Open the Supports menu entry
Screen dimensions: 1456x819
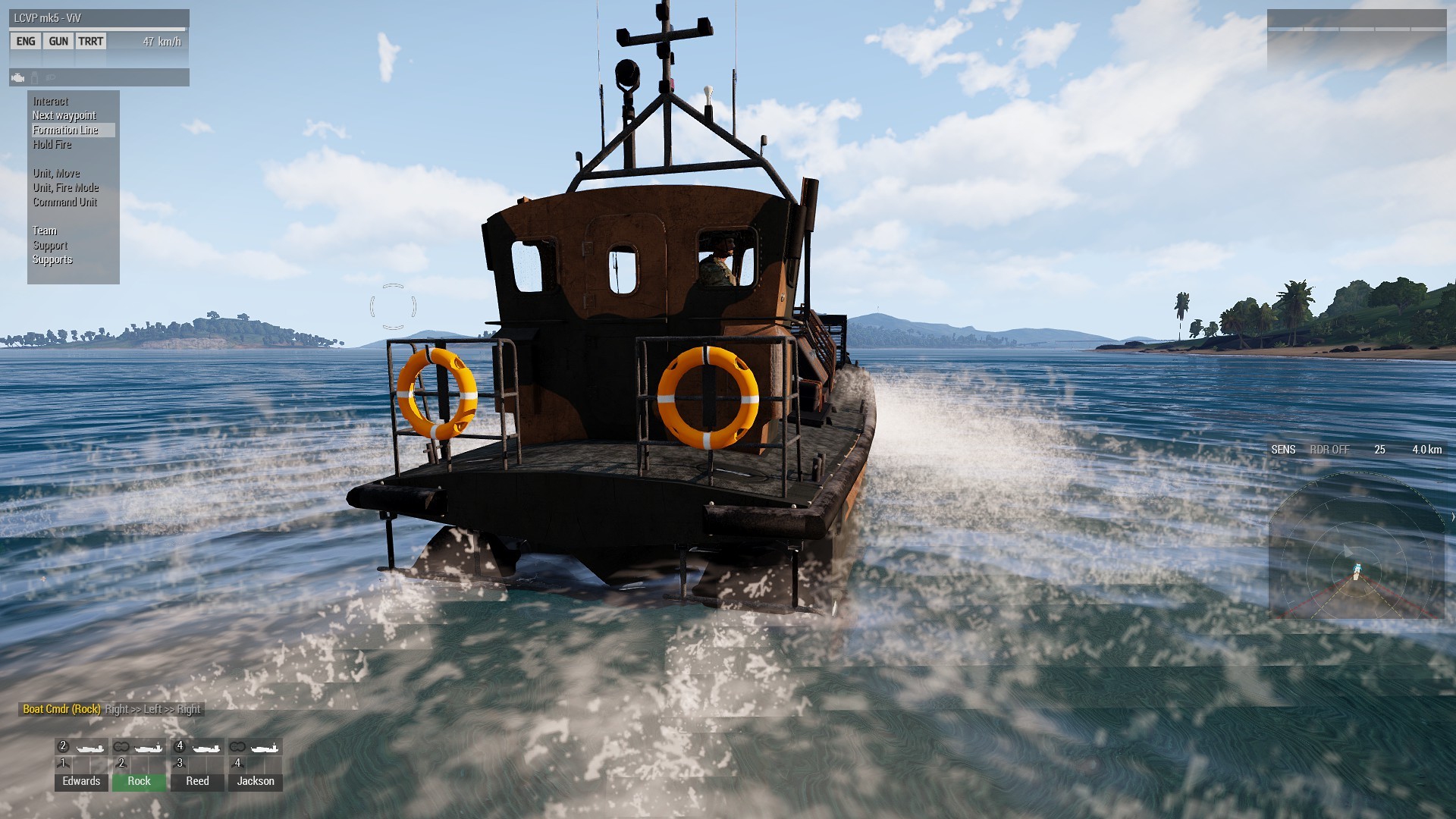point(52,260)
